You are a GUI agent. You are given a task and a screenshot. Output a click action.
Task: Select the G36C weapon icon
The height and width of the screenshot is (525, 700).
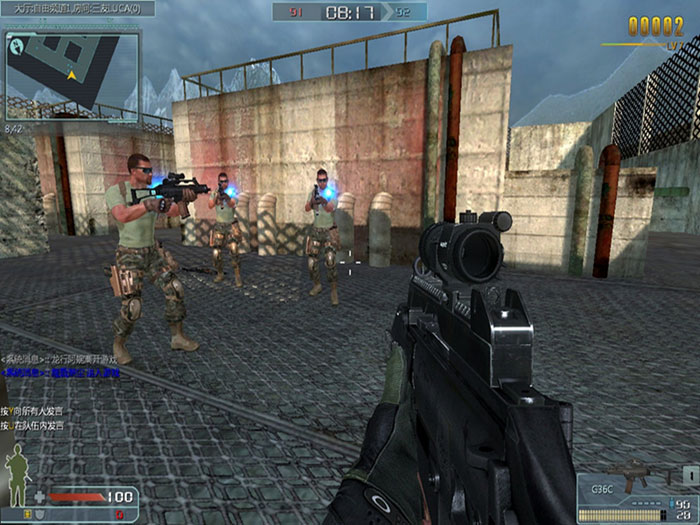tap(635, 477)
